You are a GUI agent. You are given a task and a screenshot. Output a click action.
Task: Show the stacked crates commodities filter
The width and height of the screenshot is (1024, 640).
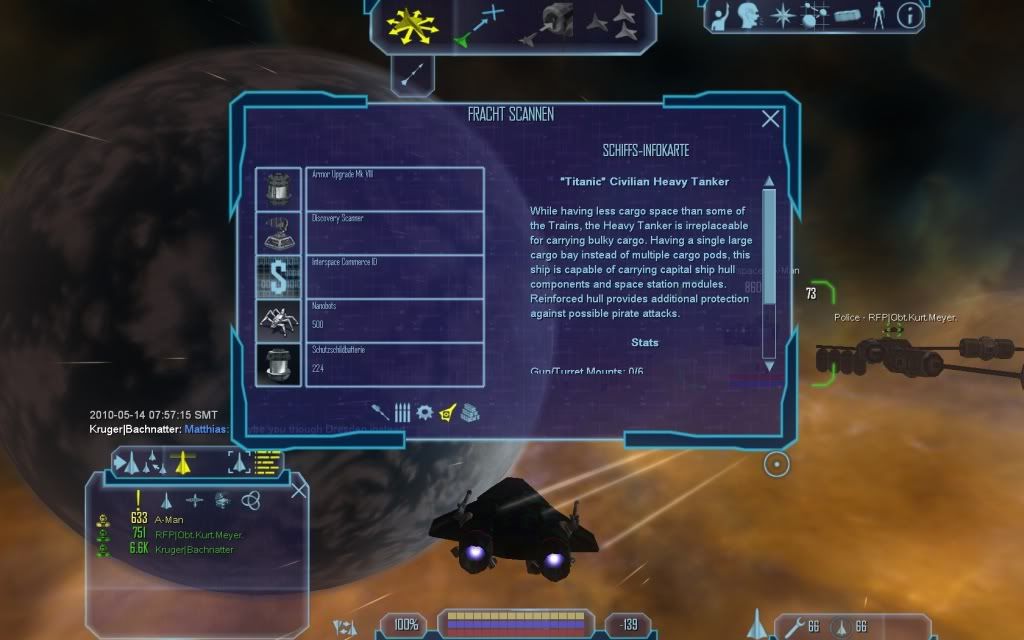(x=470, y=412)
